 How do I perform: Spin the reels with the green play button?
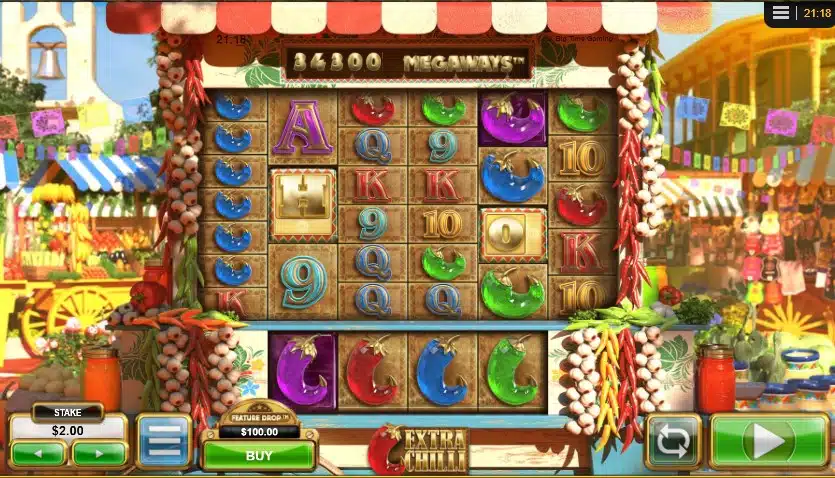[x=768, y=441]
